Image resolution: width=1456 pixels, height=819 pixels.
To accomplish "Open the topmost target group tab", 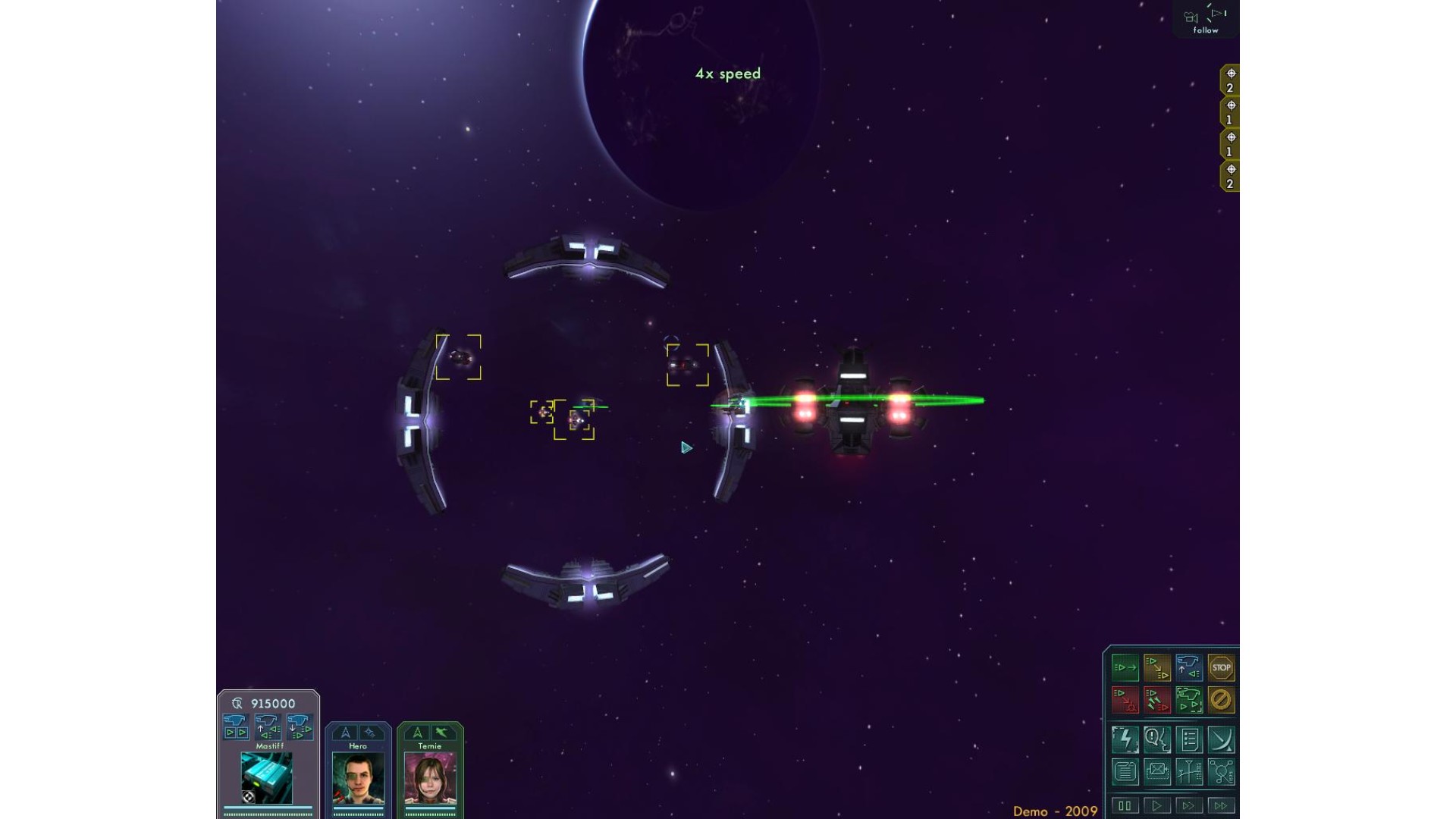I will pos(1230,80).
